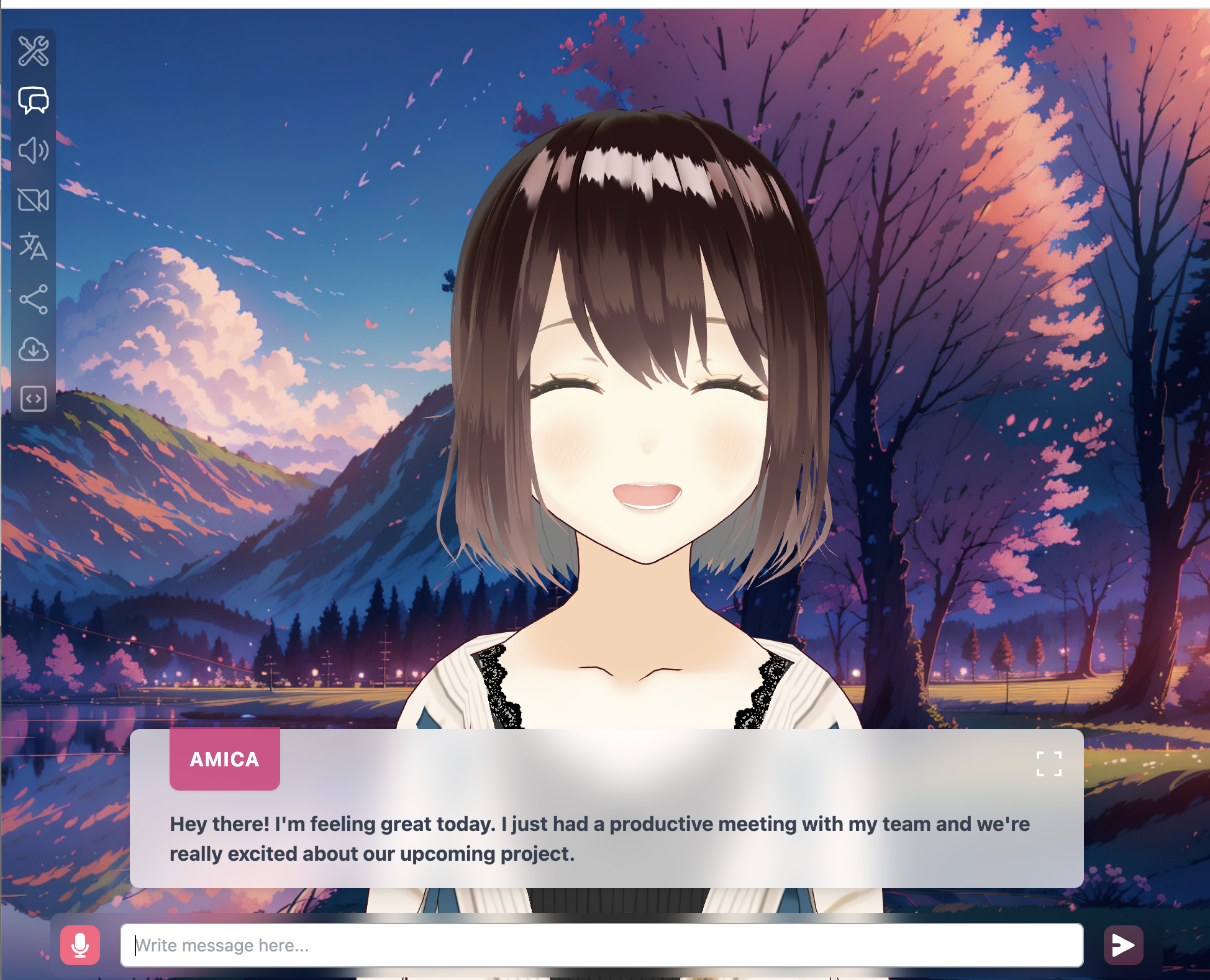Send the message with arrow button

click(x=1123, y=945)
